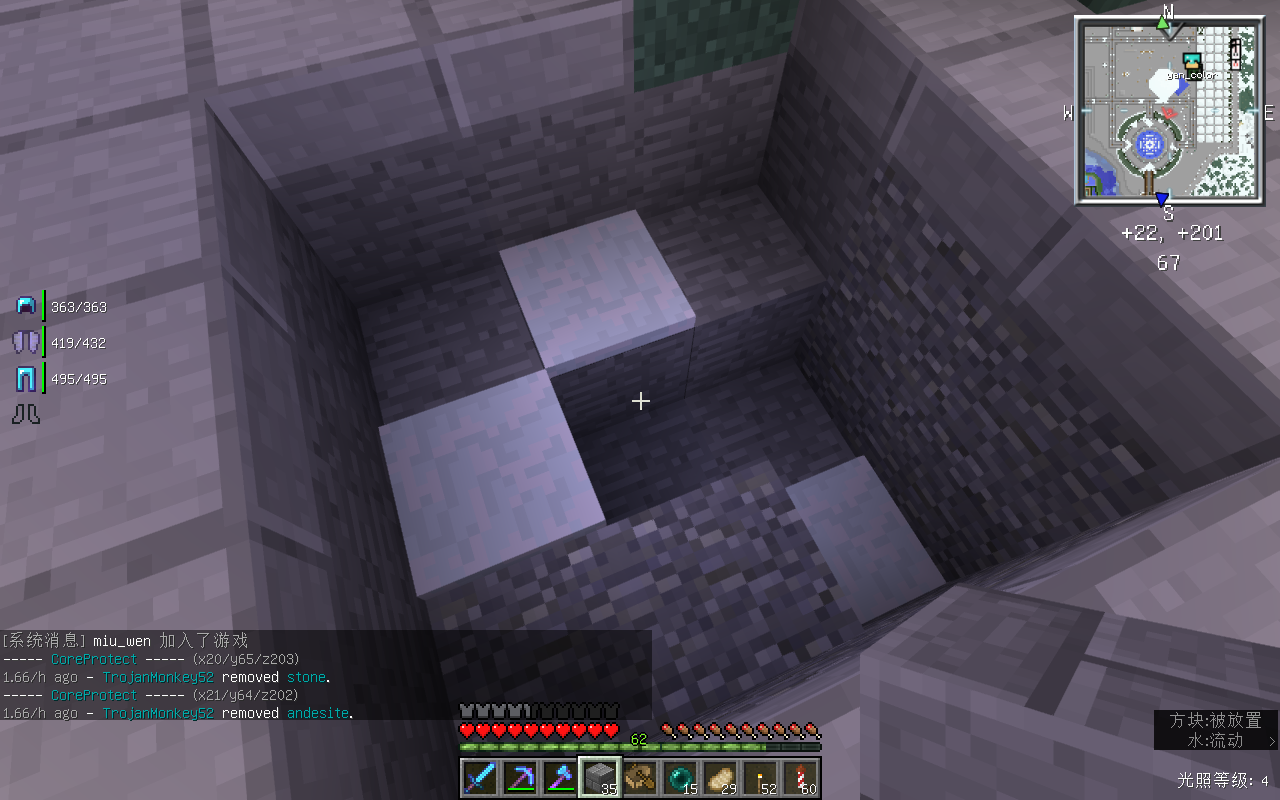1280x800 pixels.
Task: Click the boots armor icon
Action: pos(26,414)
